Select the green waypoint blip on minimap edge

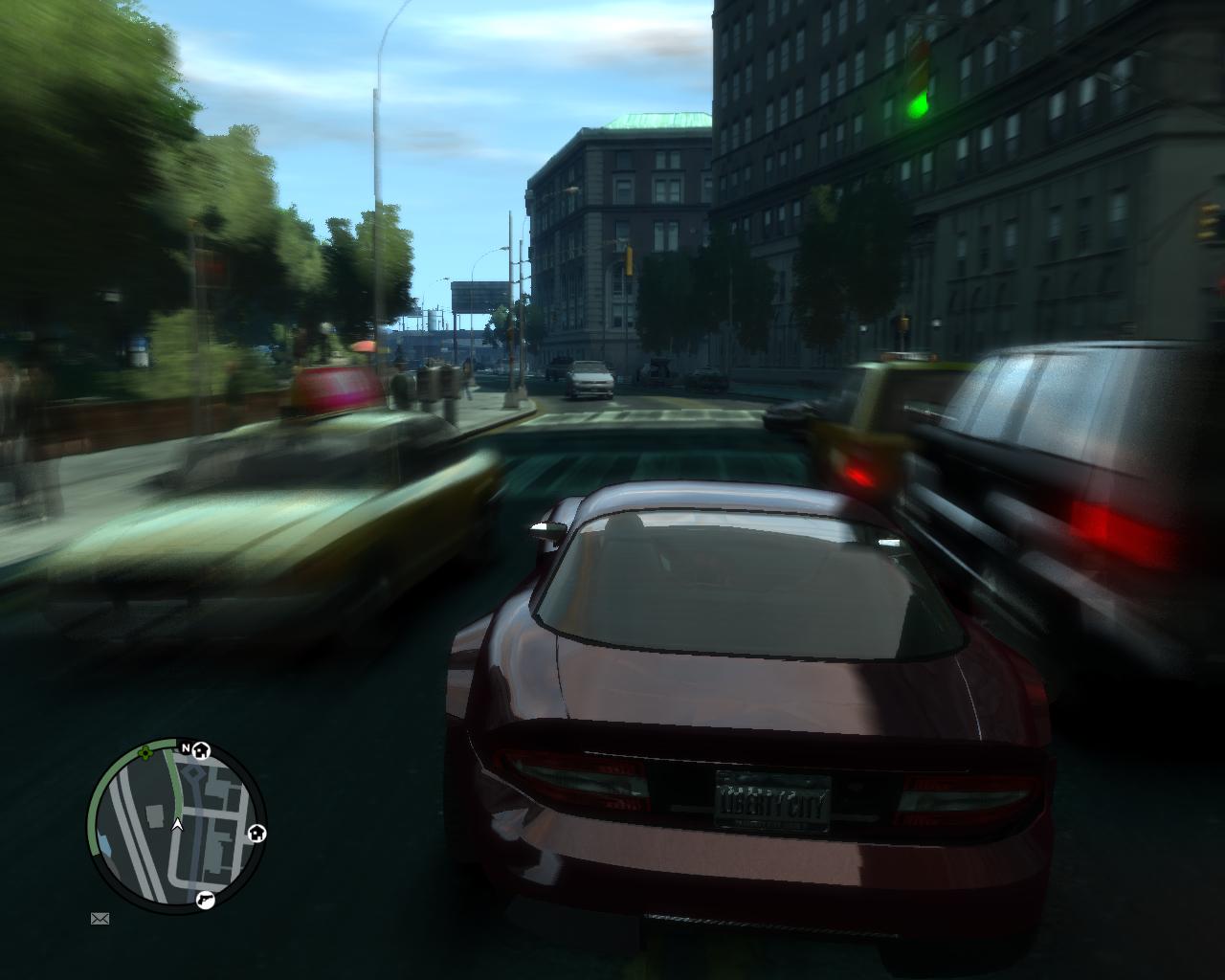coord(145,753)
